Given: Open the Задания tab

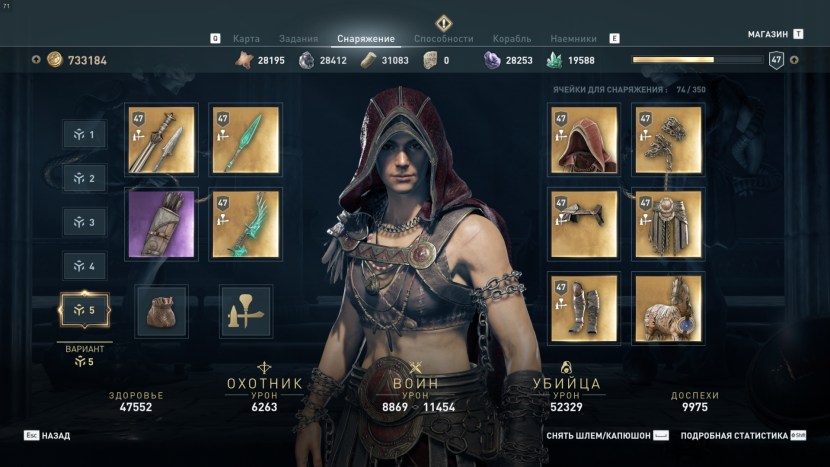Looking at the screenshot, I should click(x=300, y=39).
